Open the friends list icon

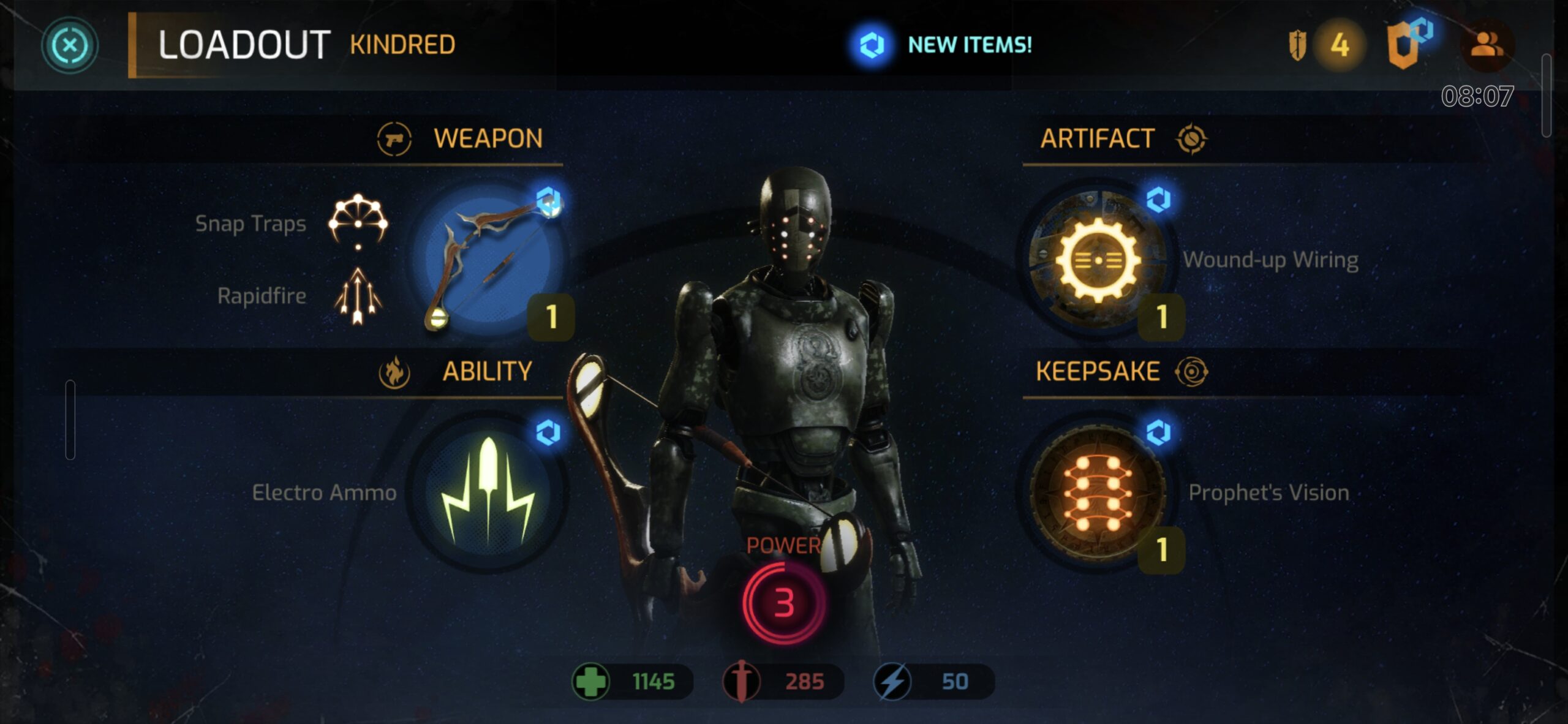[x=1487, y=45]
